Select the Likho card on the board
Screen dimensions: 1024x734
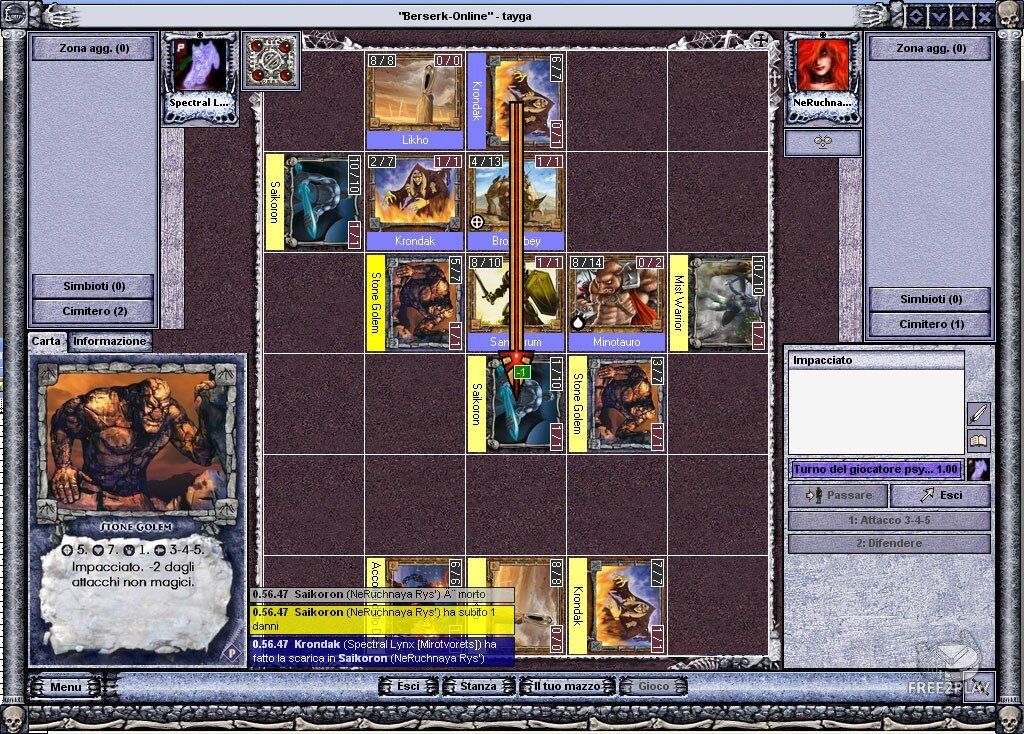(415, 100)
